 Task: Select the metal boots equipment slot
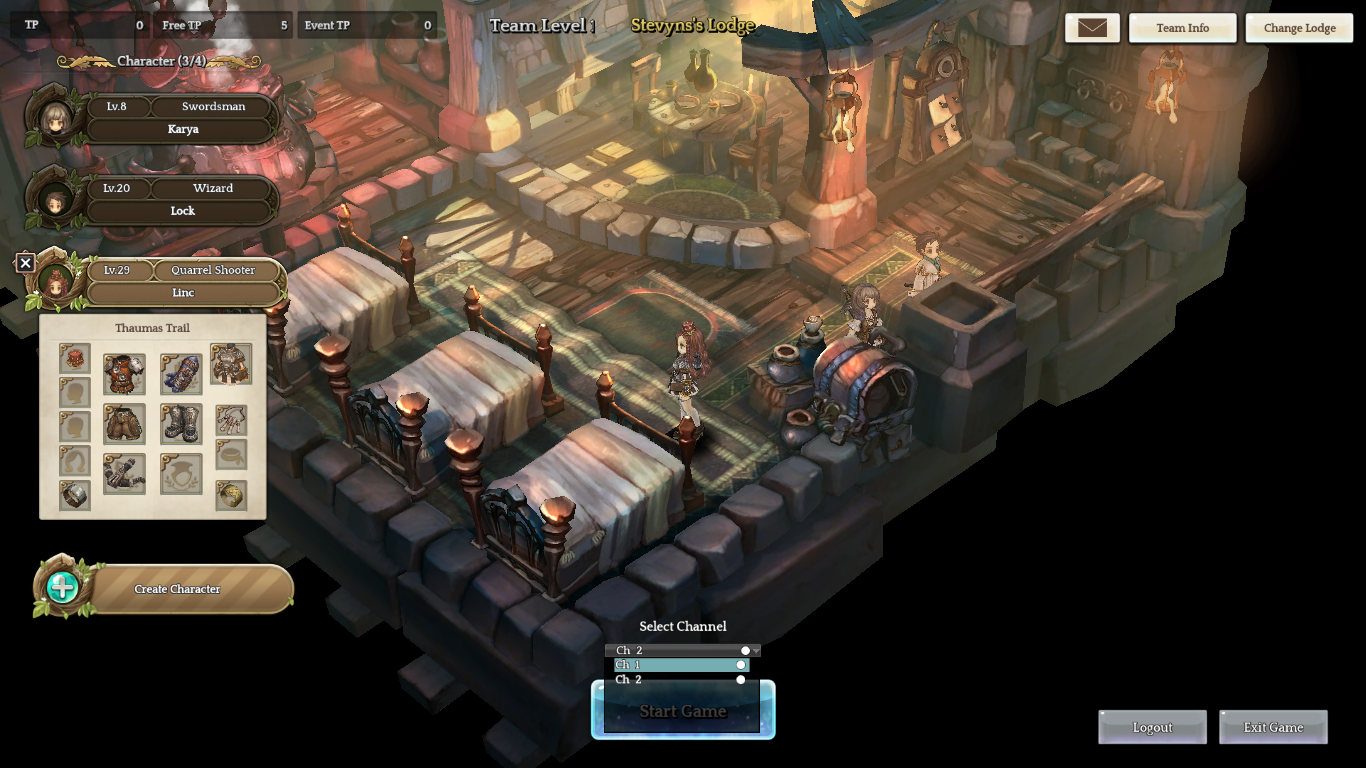click(x=181, y=424)
